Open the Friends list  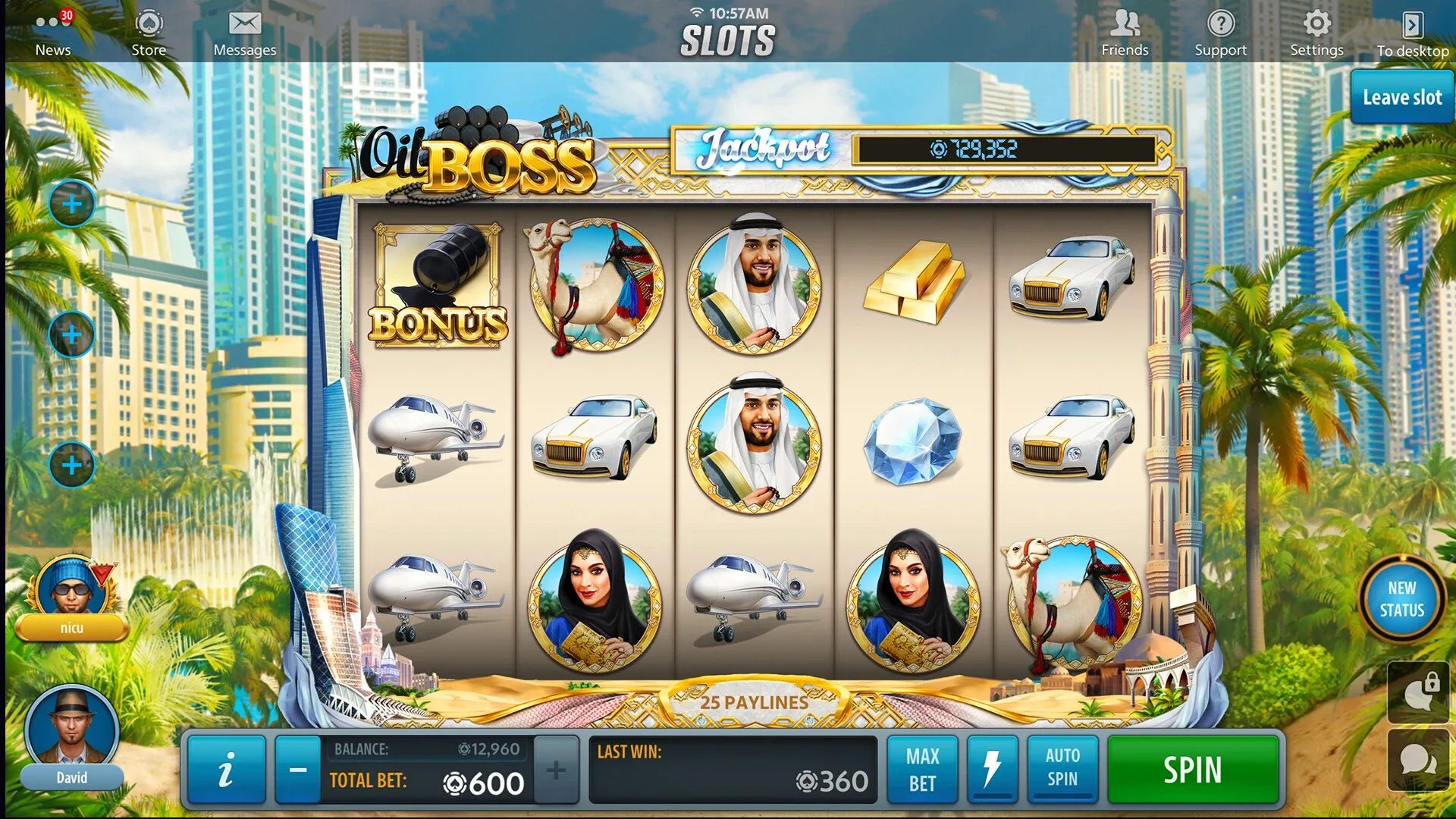tap(1125, 30)
